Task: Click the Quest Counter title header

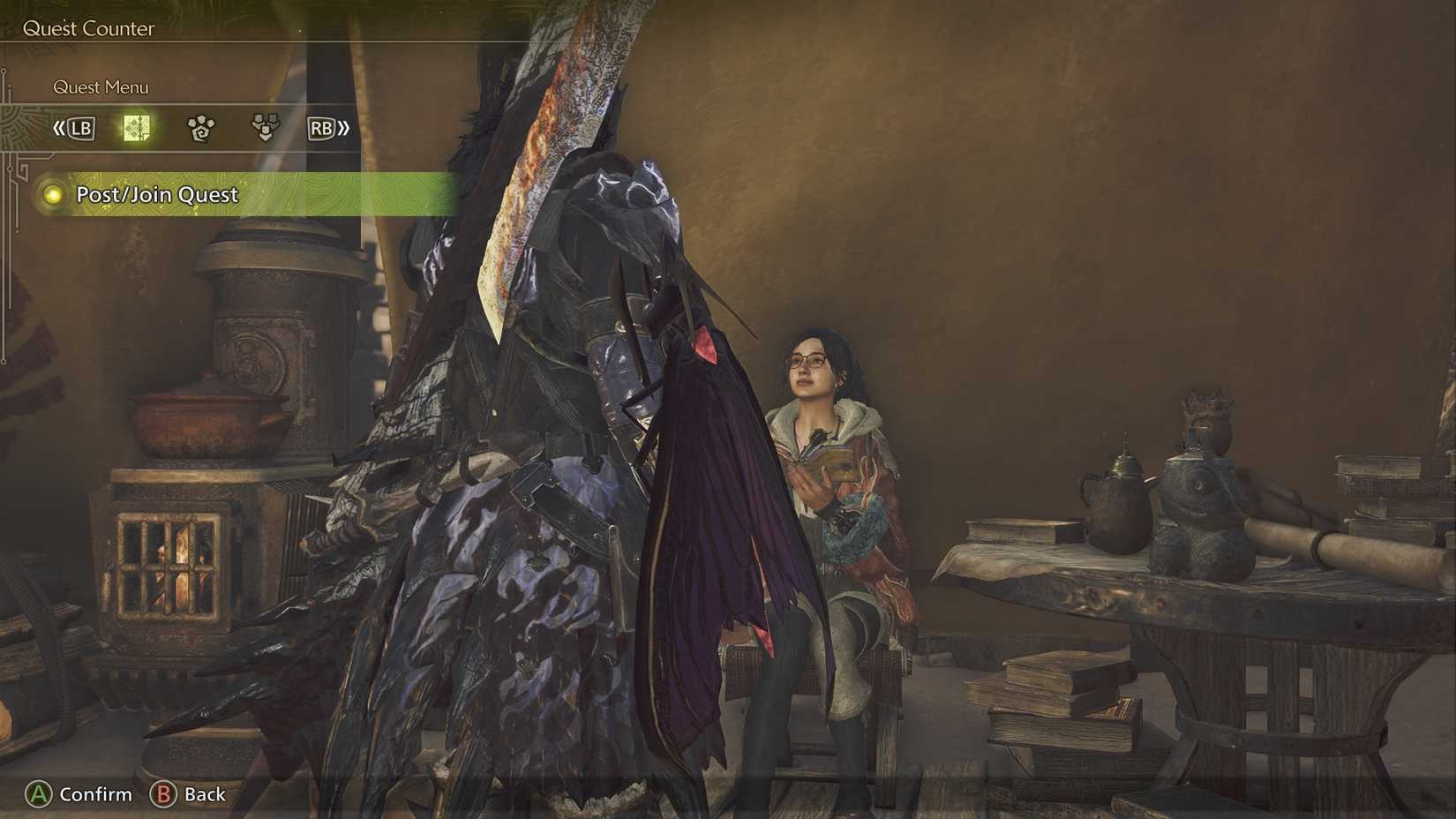Action: click(88, 27)
